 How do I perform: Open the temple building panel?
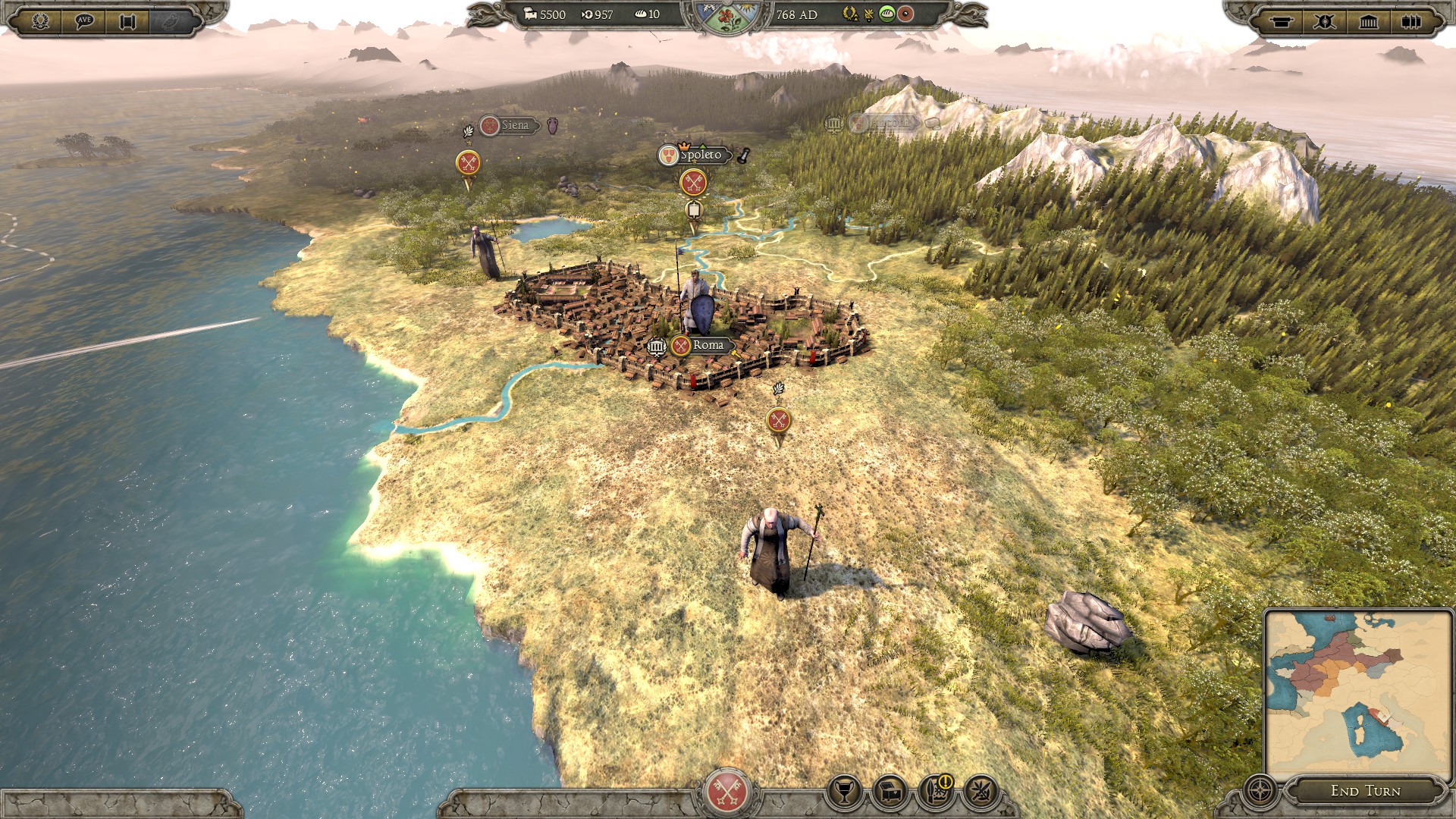pos(1368,20)
